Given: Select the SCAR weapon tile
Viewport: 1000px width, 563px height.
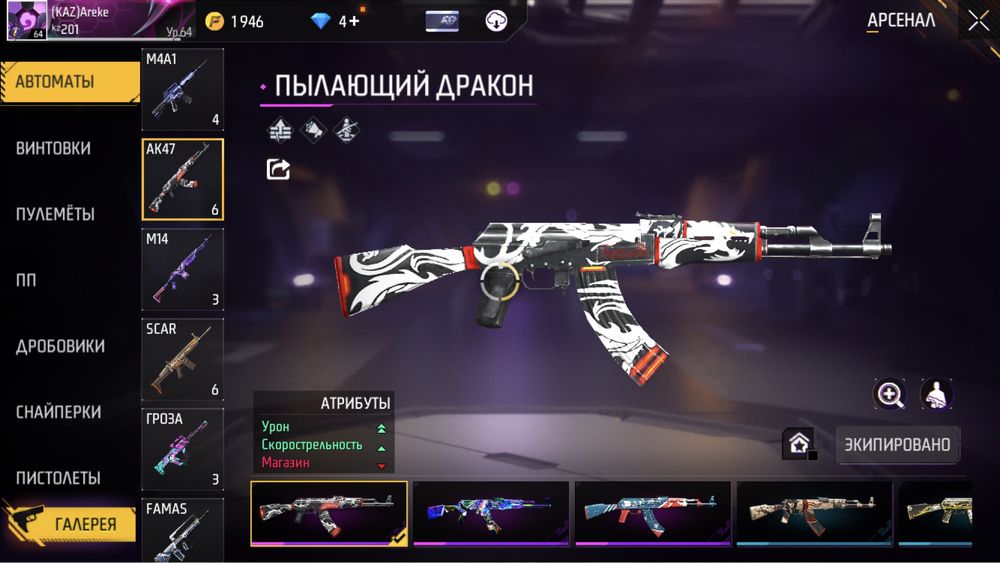Looking at the screenshot, I should pyautogui.click(x=182, y=359).
